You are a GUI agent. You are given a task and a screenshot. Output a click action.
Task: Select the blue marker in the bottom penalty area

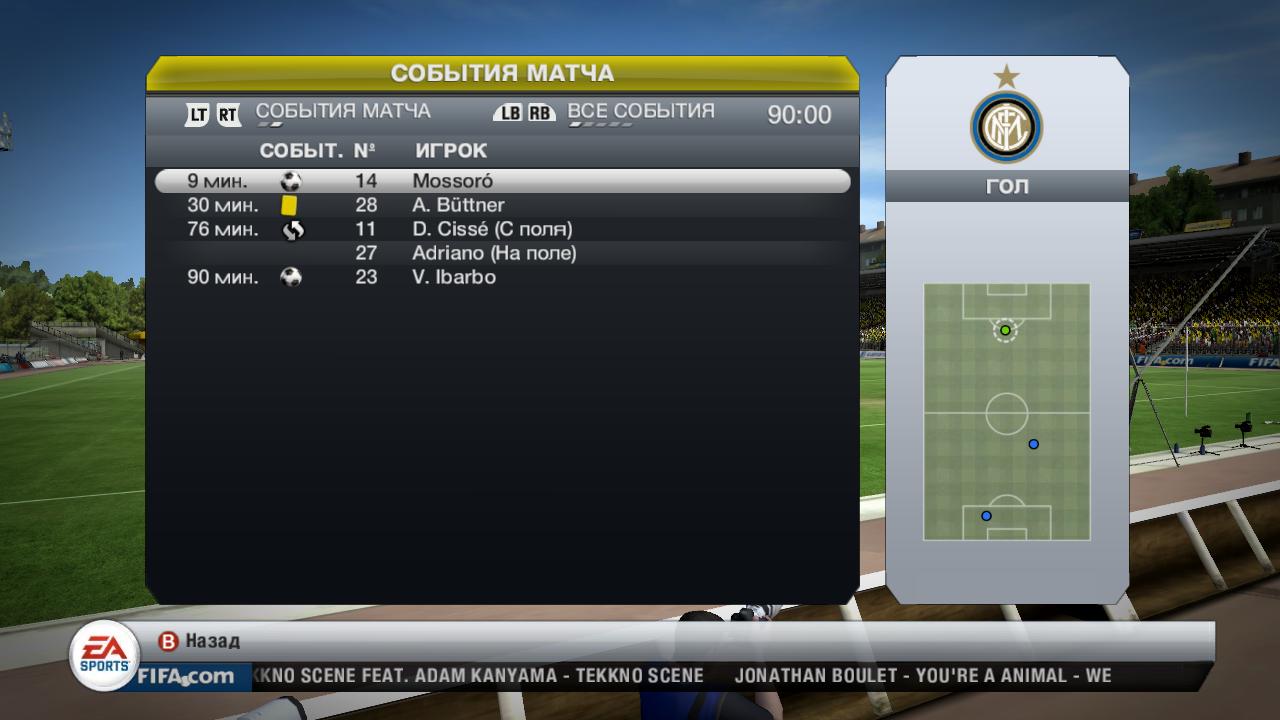[x=986, y=516]
